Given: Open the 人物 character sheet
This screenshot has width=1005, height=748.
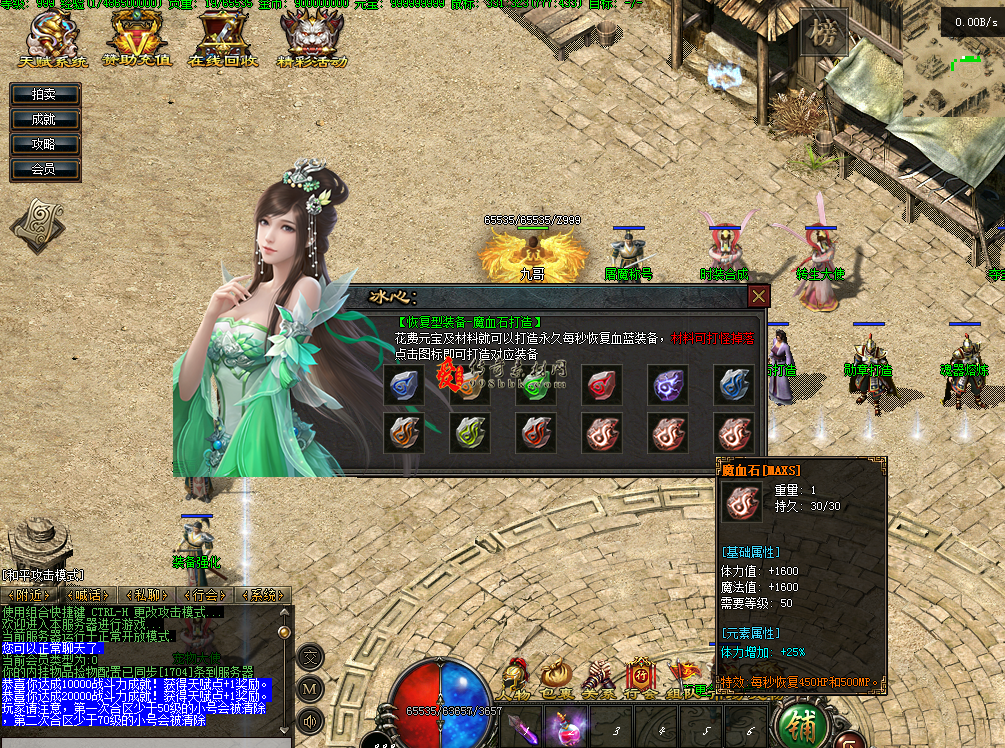Looking at the screenshot, I should click(514, 680).
